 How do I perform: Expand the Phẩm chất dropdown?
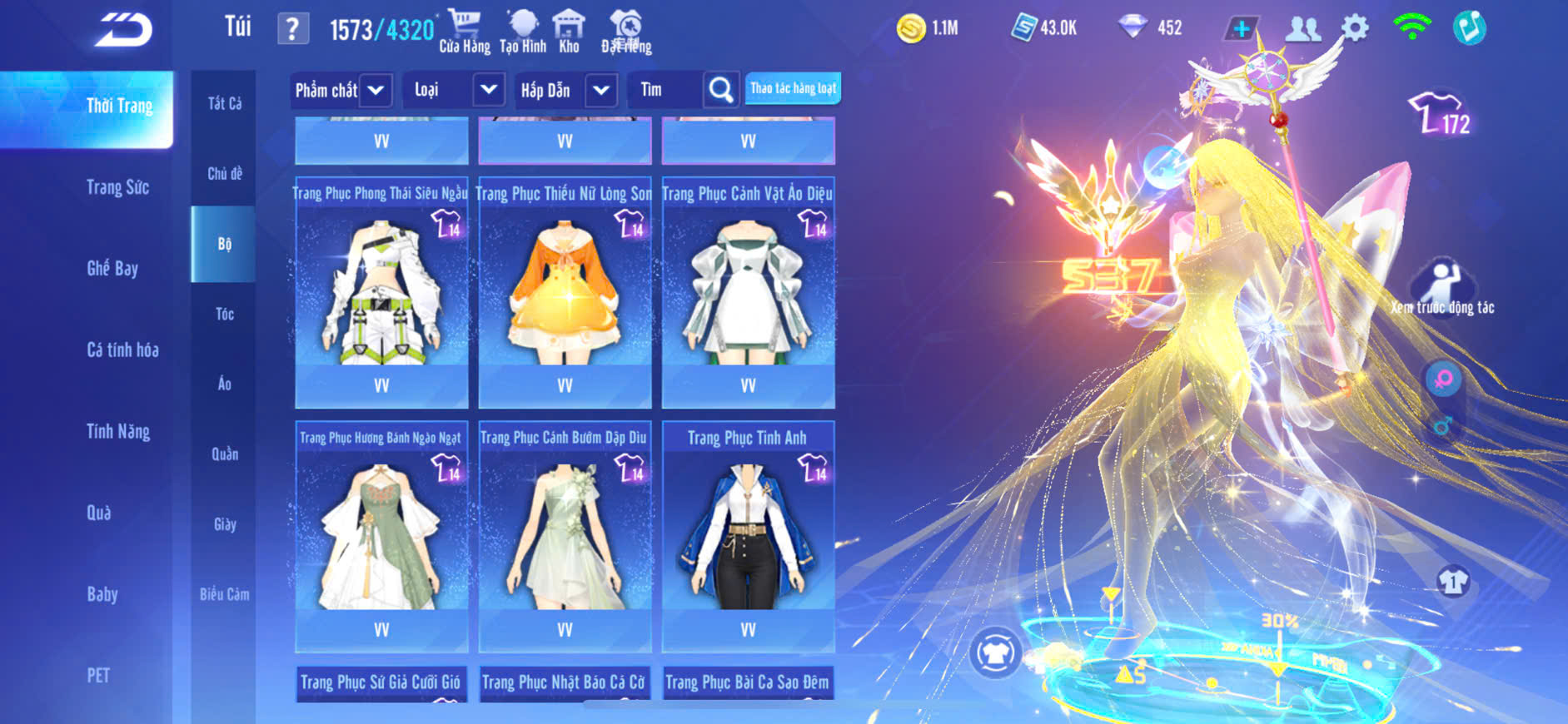341,90
